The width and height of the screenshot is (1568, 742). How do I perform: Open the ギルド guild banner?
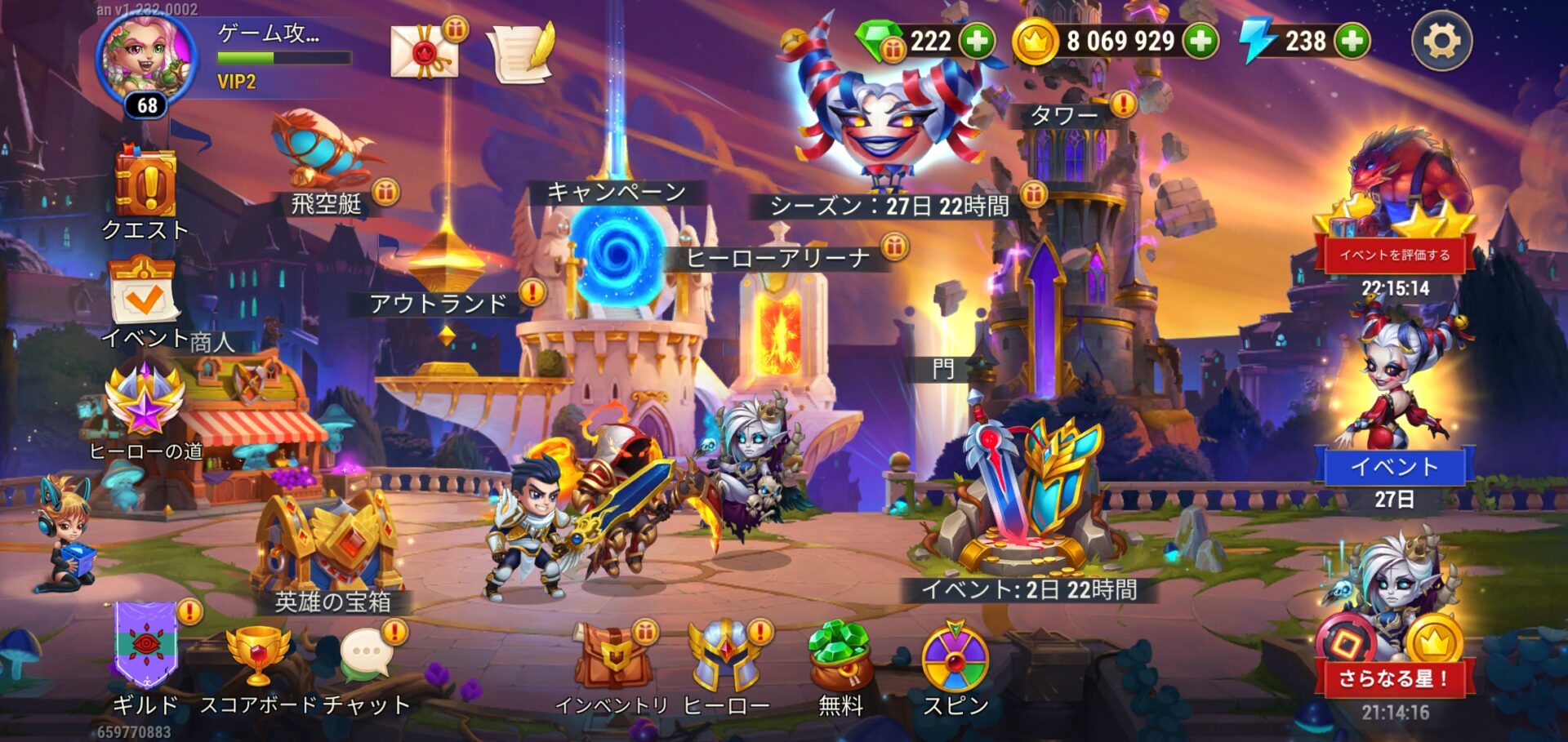(145, 645)
